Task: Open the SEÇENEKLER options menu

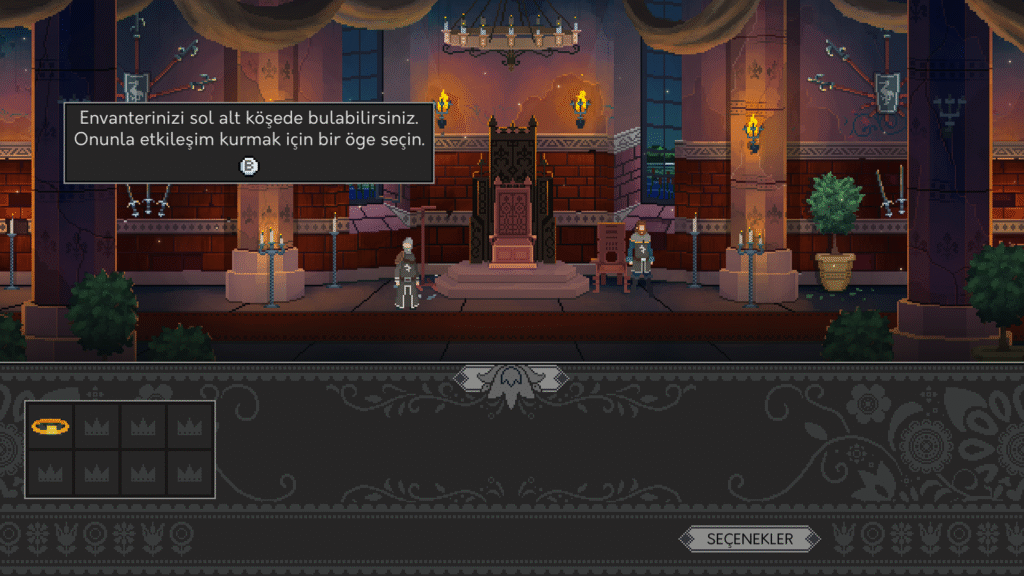Action: click(x=750, y=539)
